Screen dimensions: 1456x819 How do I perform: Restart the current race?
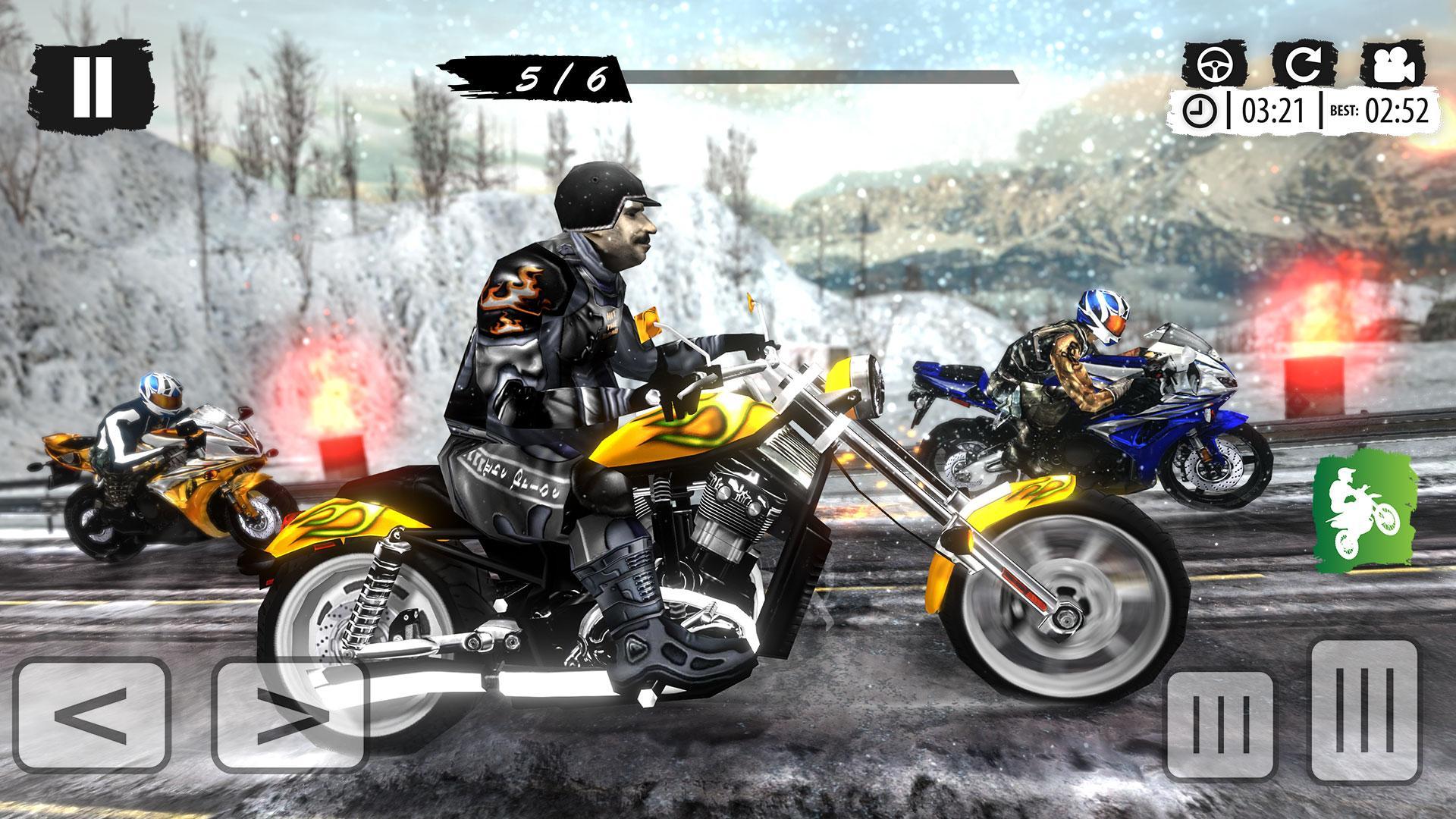tap(1306, 68)
